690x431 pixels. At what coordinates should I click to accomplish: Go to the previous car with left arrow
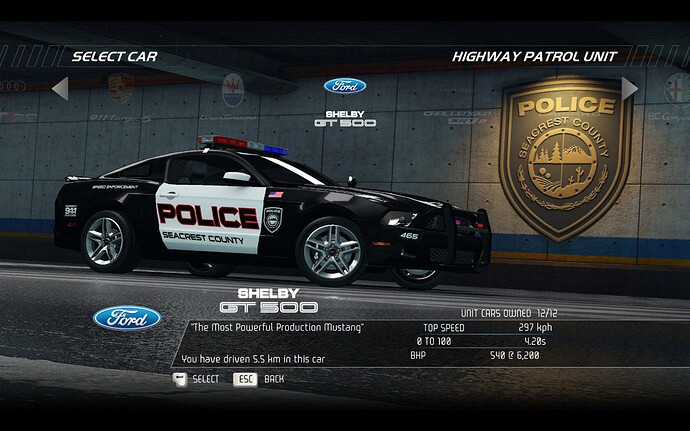[59, 88]
